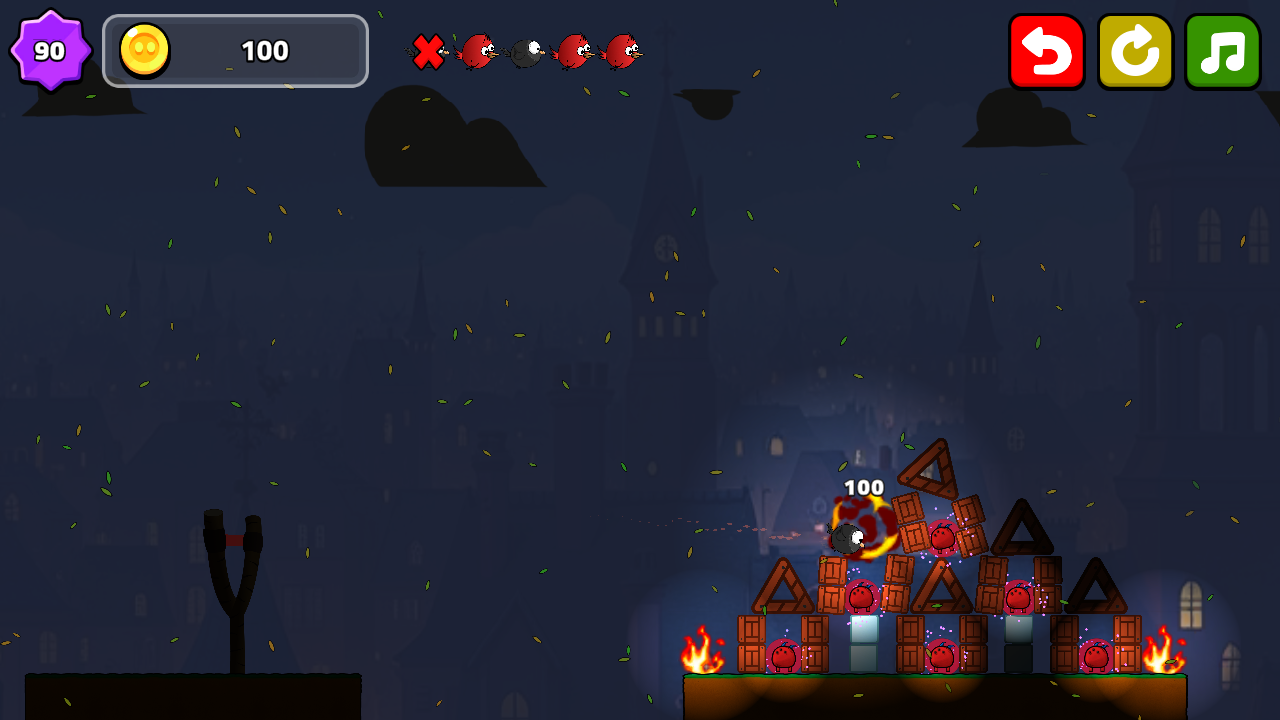Click the coin counter showing 100
Viewport: 1280px width, 720px height.
pos(263,51)
